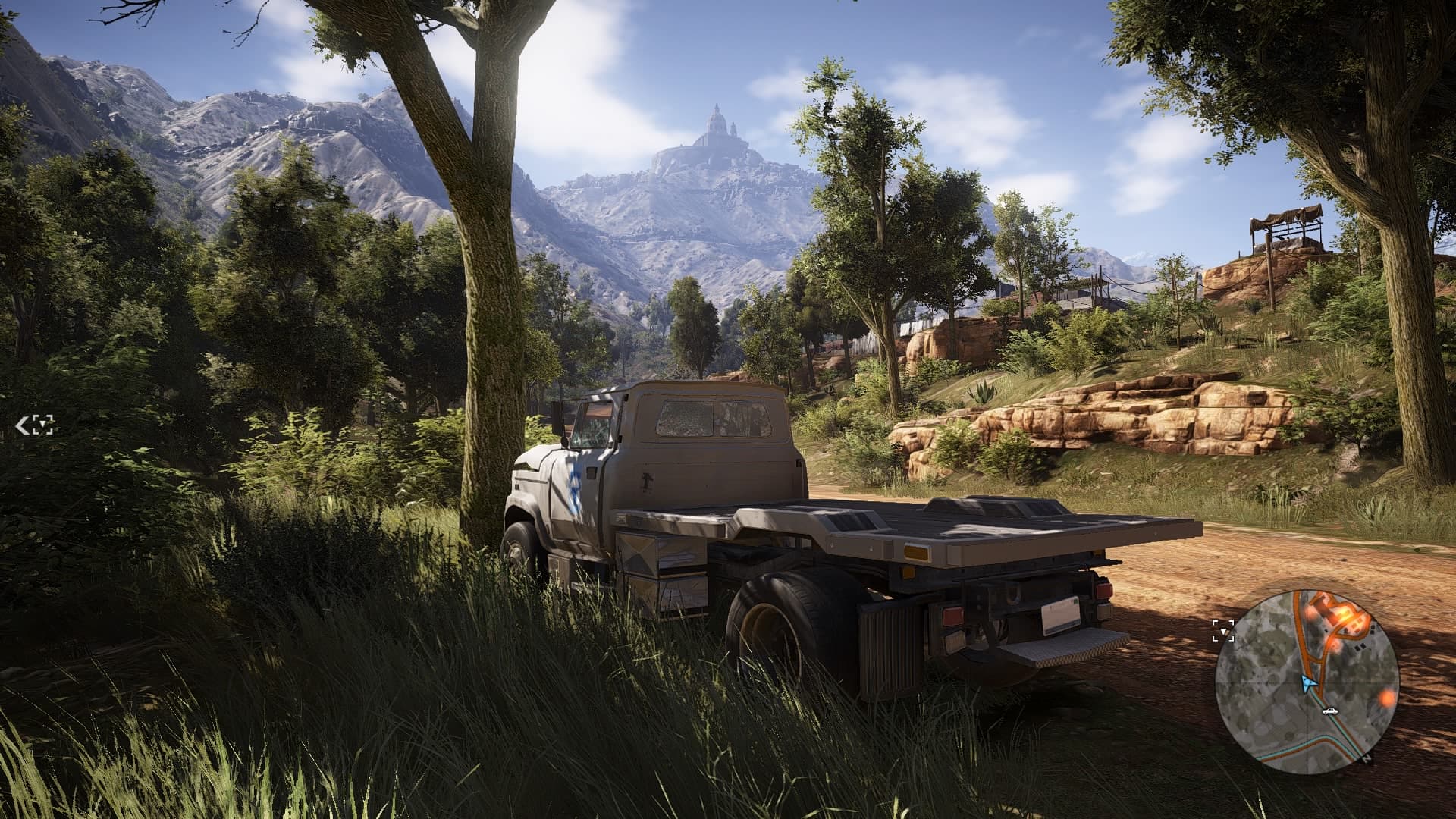Select the lone orange dot on minimap
Image resolution: width=1456 pixels, height=819 pixels.
(1387, 696)
